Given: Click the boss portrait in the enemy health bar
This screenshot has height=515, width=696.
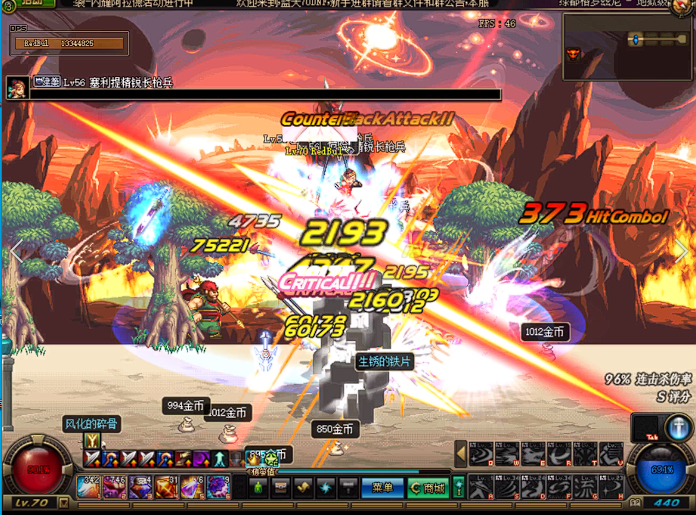Looking at the screenshot, I should coord(17,87).
